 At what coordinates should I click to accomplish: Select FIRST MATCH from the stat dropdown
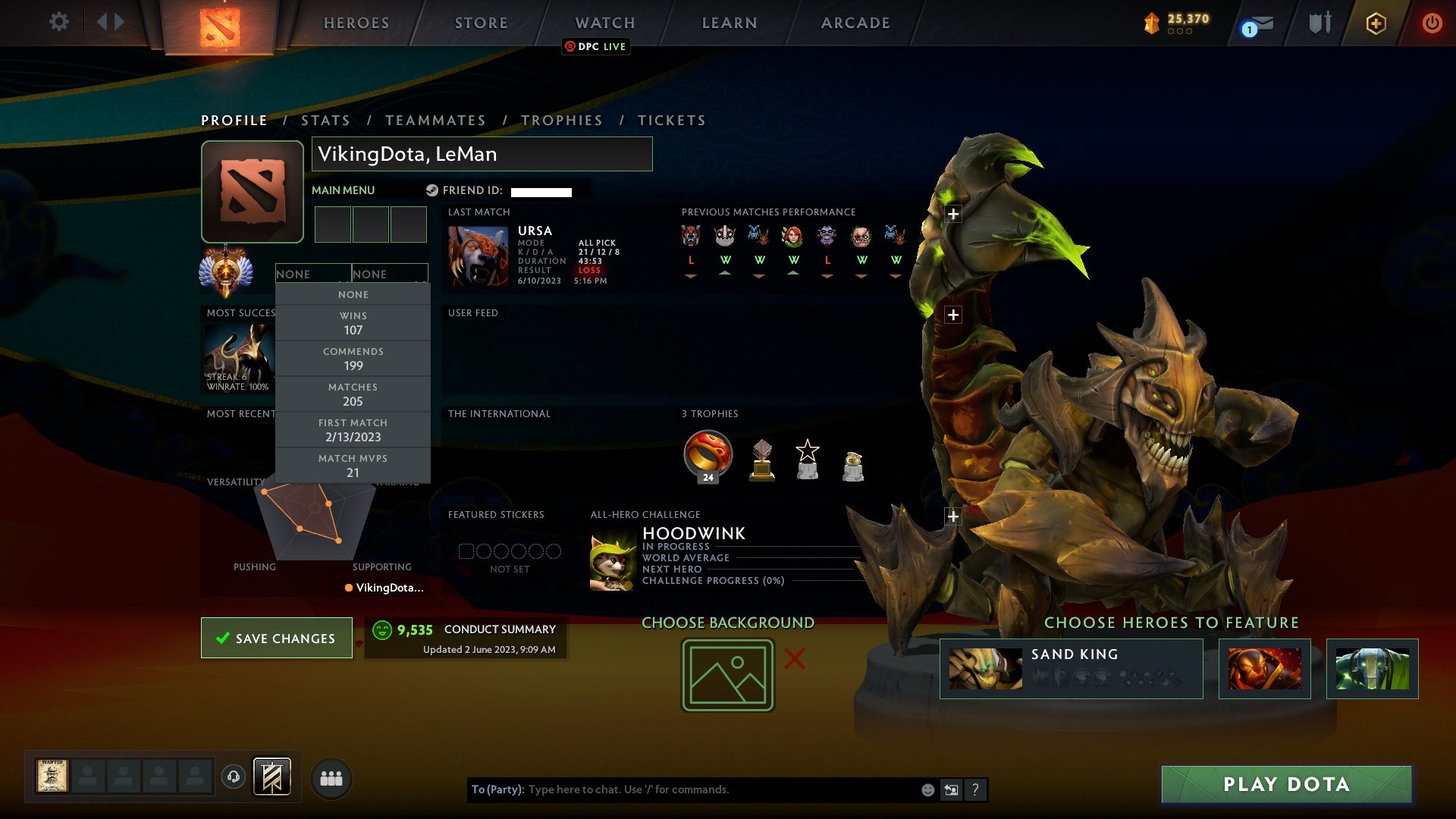[353, 430]
